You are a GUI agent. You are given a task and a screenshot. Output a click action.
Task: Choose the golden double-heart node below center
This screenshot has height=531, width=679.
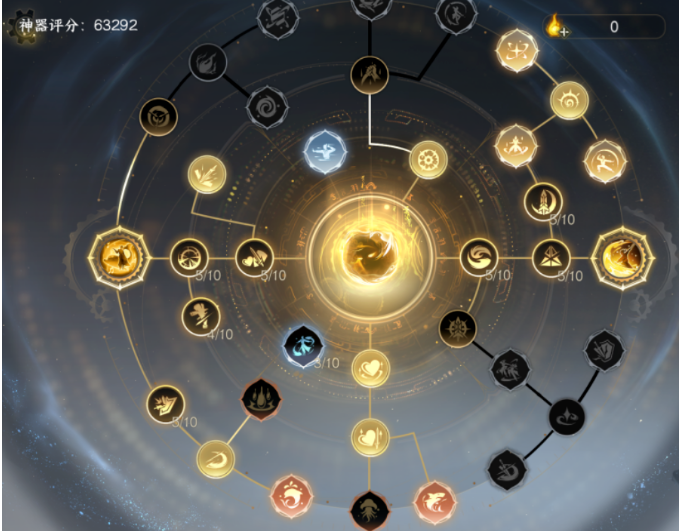tap(370, 369)
